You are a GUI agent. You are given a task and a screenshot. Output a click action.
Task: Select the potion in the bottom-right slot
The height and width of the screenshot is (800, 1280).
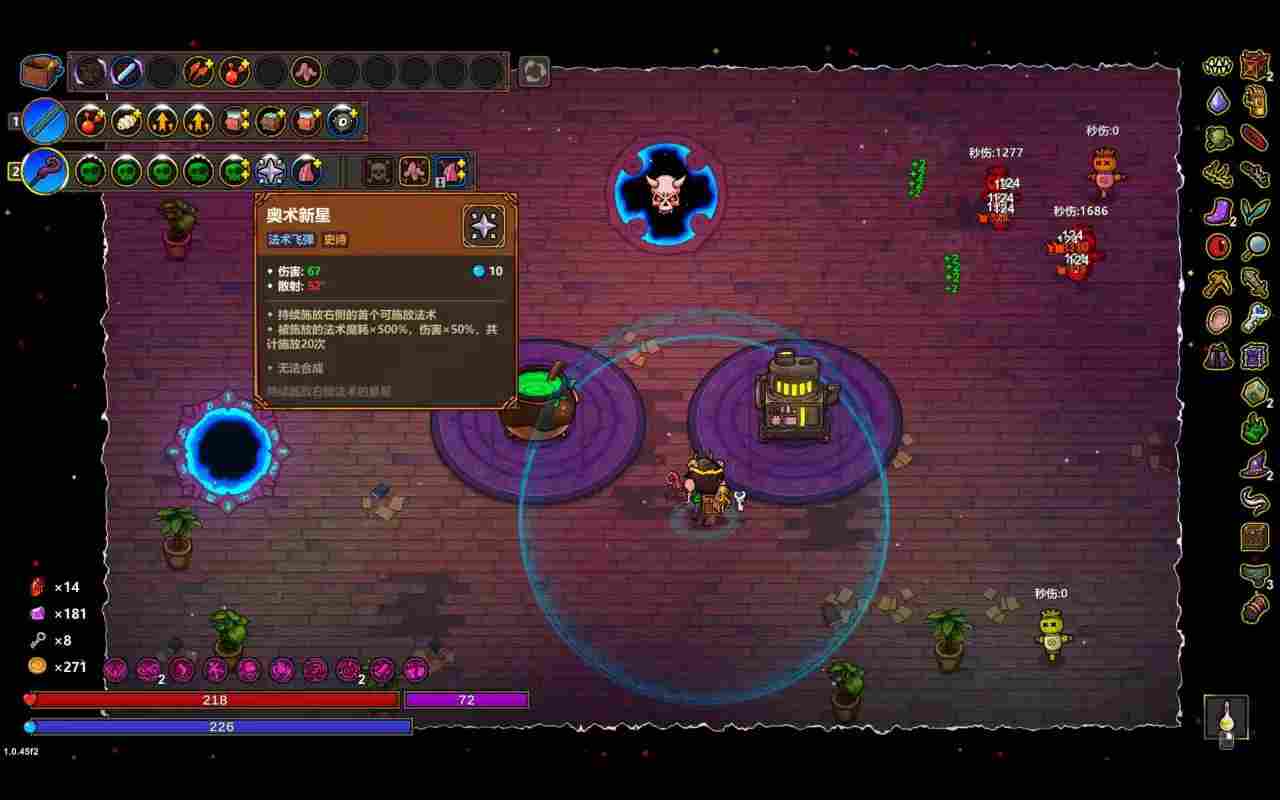coord(1225,718)
